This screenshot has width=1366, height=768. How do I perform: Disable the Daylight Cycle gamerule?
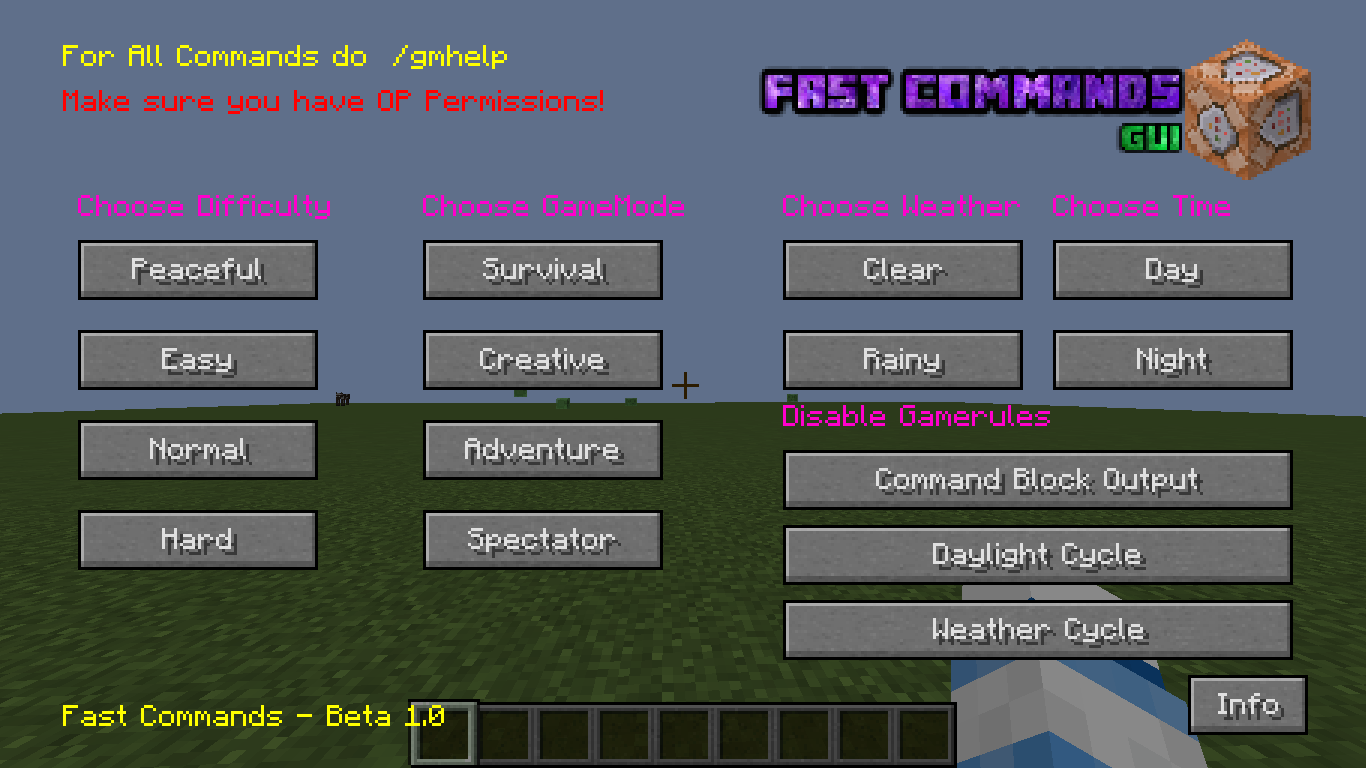(x=1037, y=555)
